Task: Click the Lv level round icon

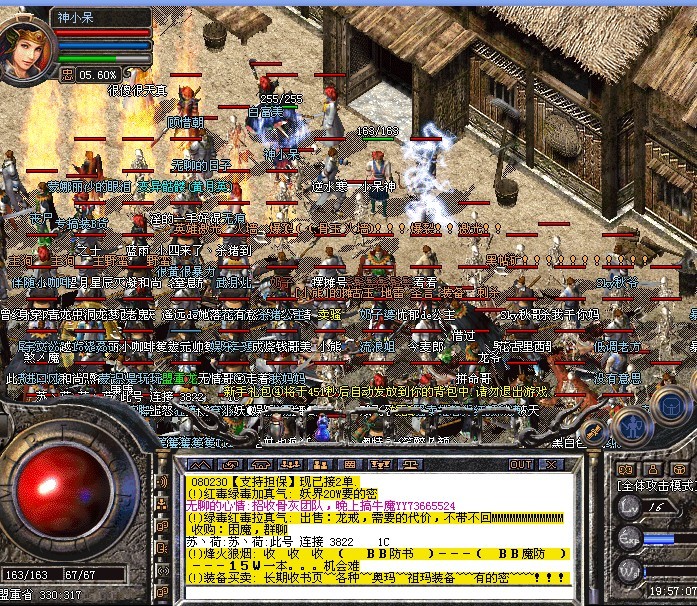Action: coord(630,507)
